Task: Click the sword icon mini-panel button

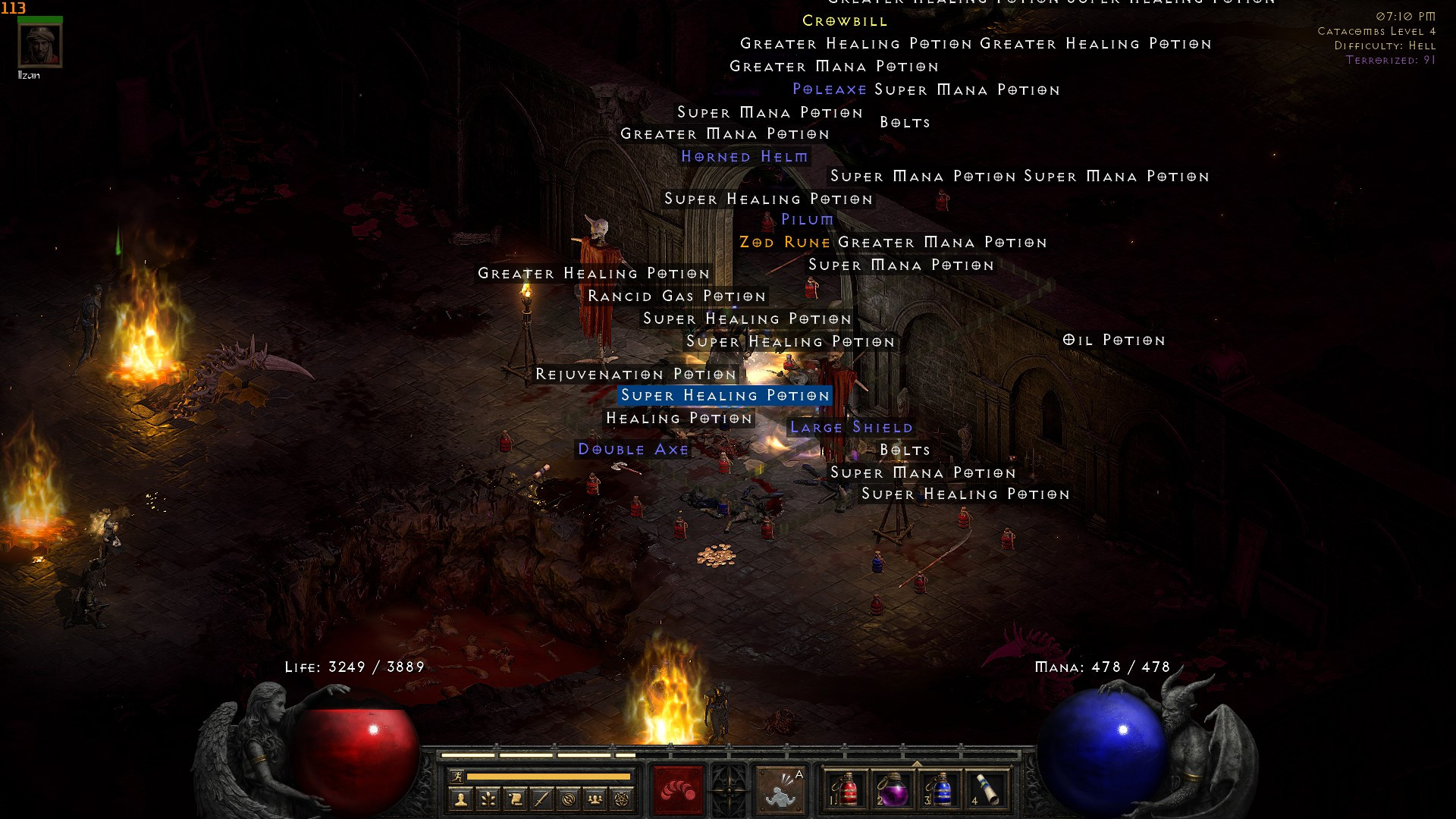Action: (541, 799)
